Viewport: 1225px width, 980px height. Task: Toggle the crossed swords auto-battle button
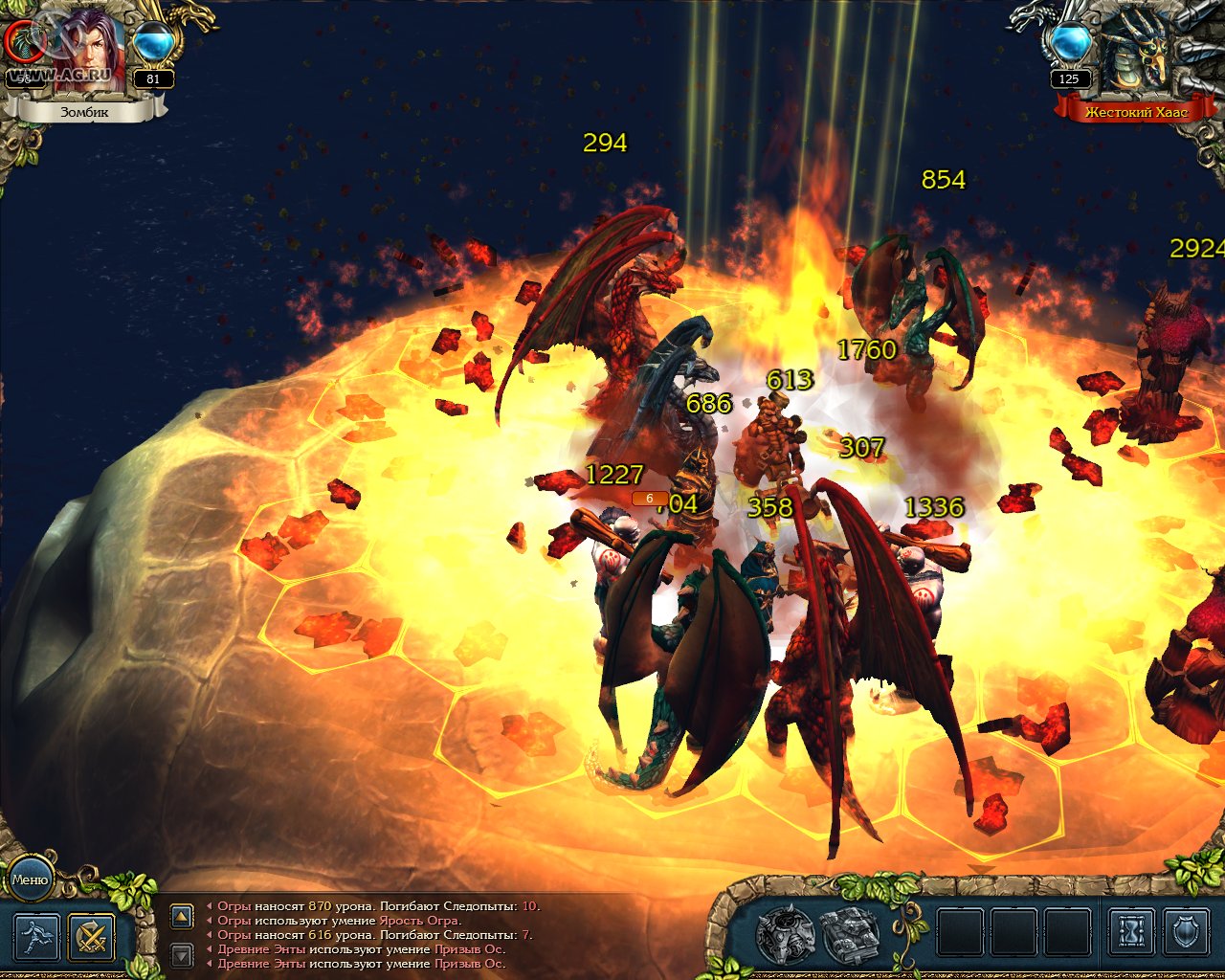coord(92,937)
